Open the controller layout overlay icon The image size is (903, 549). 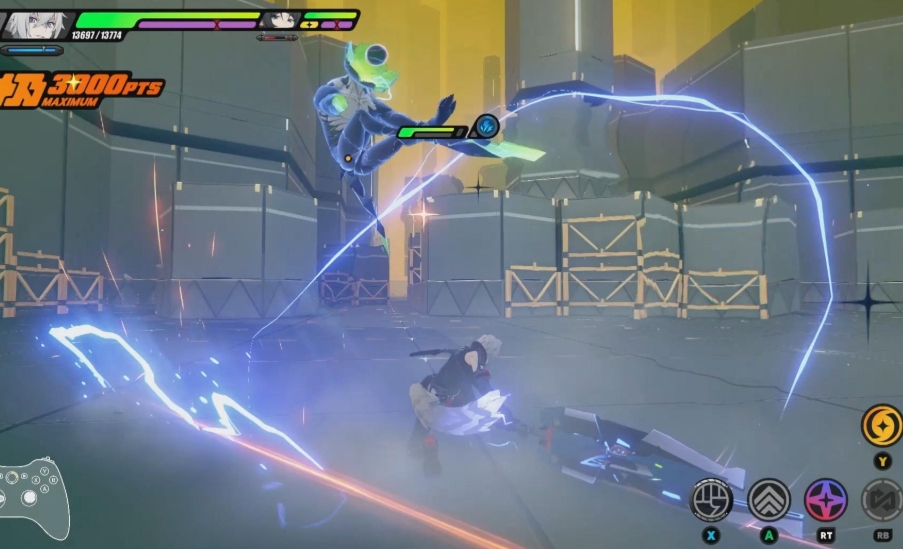tap(33, 499)
